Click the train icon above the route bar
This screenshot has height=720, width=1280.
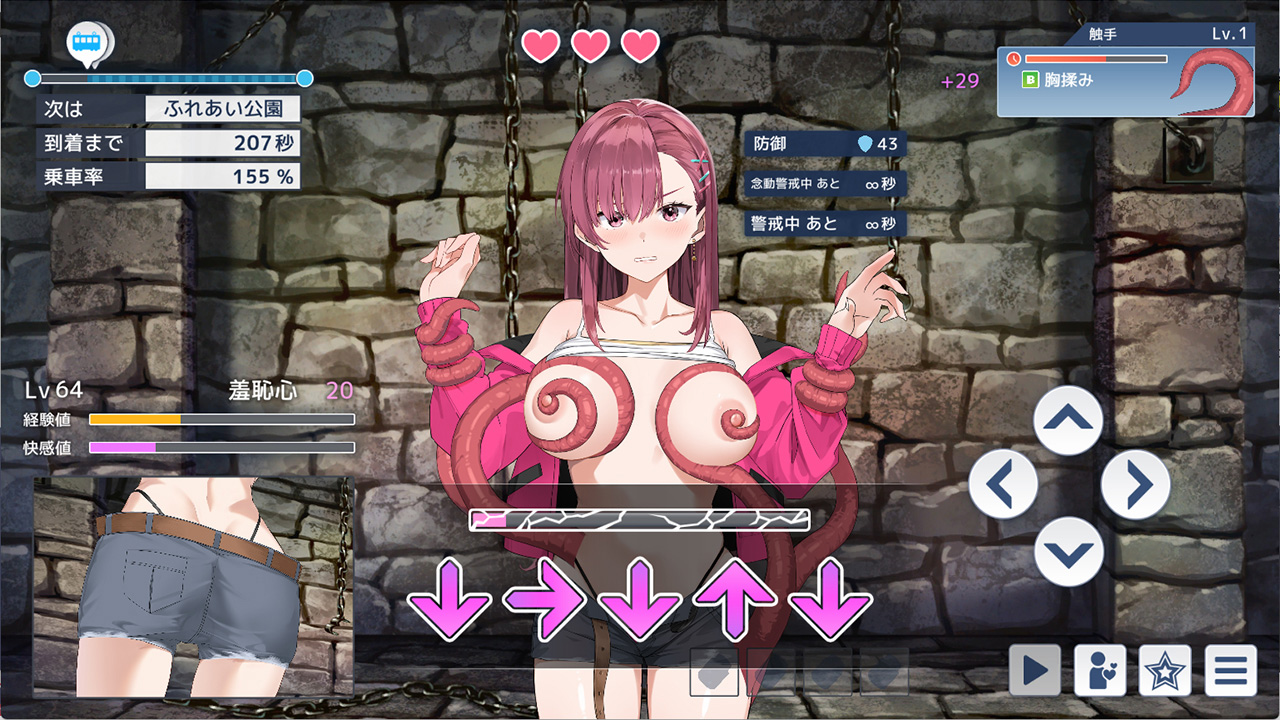click(x=87, y=43)
